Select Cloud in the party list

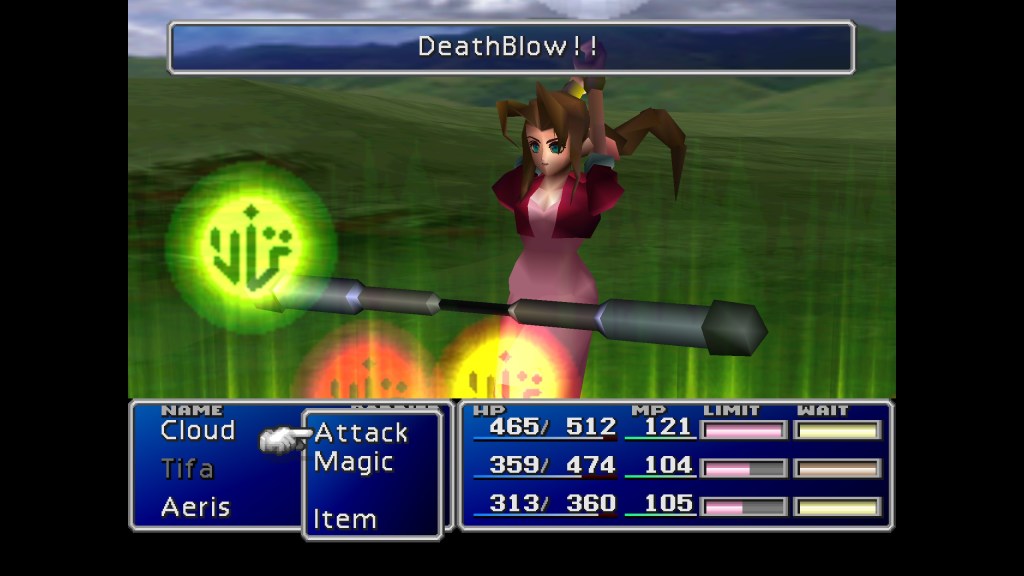[197, 431]
